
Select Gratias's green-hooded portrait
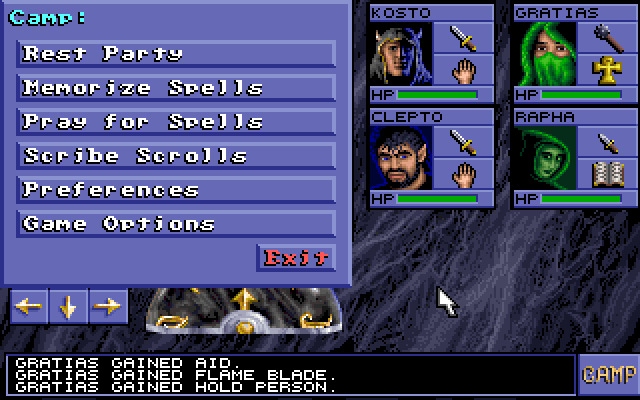click(547, 54)
